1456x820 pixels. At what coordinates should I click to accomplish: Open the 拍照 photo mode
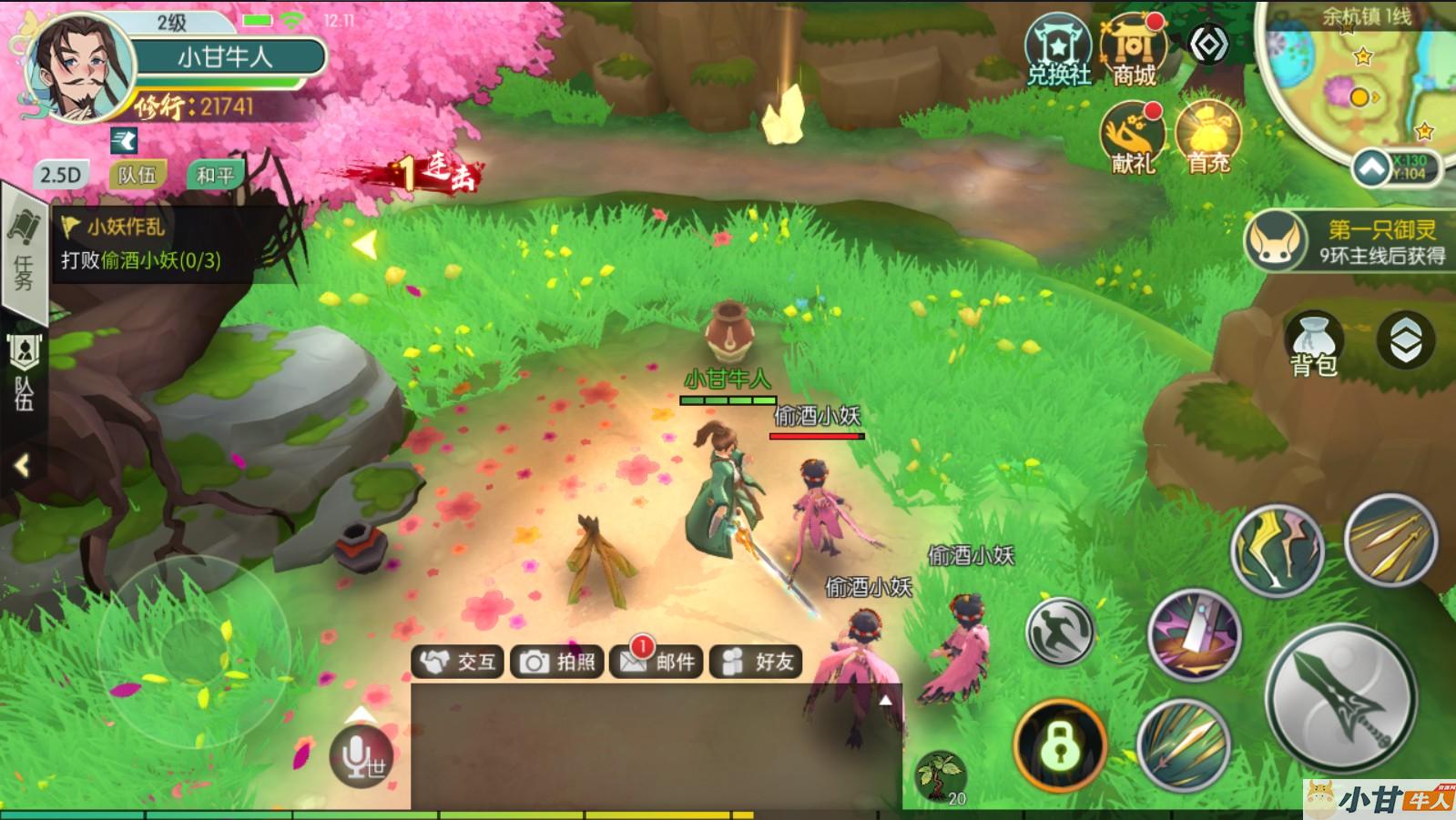click(557, 662)
